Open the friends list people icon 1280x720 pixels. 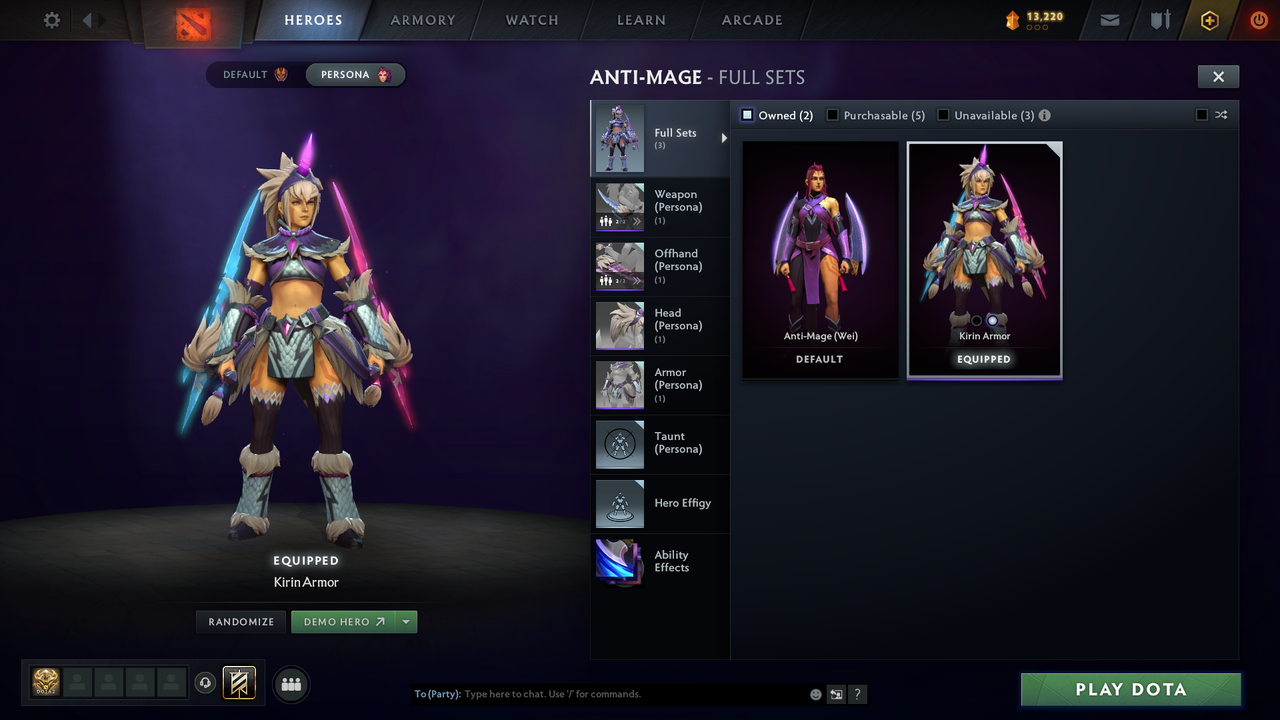(290, 684)
